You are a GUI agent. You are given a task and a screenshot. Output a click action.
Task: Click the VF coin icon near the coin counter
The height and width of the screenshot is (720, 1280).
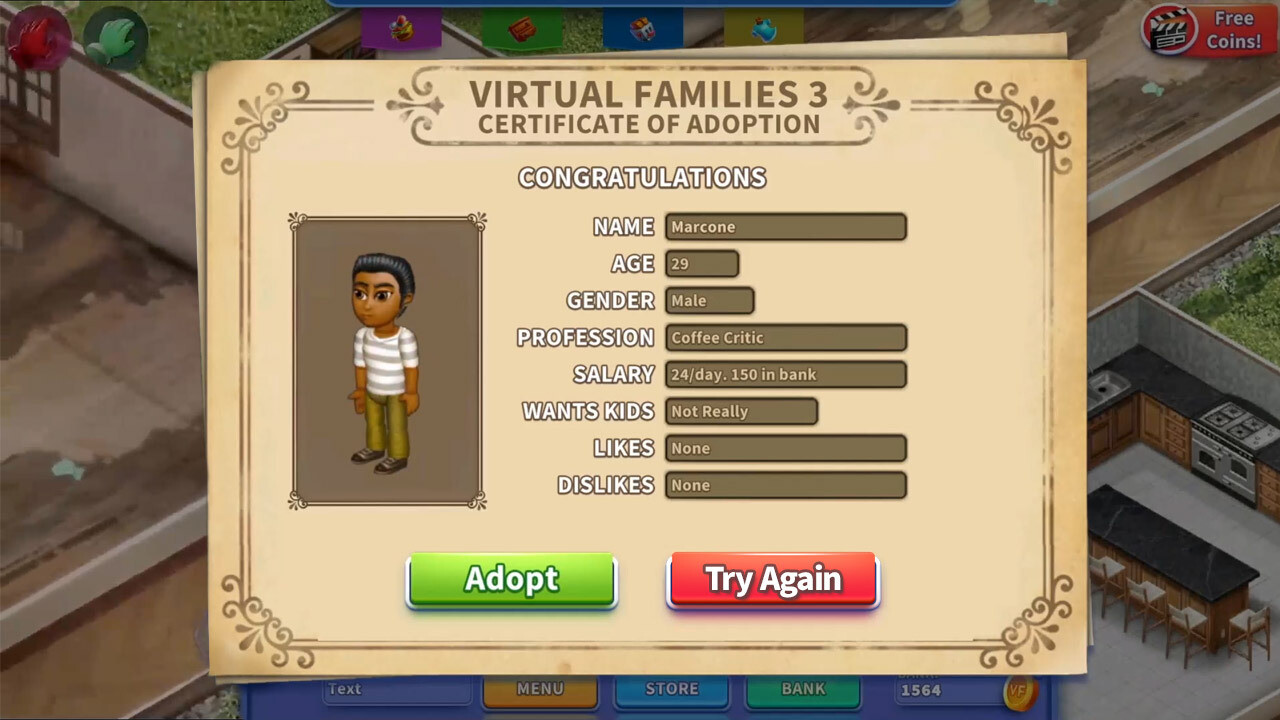[x=1022, y=691]
